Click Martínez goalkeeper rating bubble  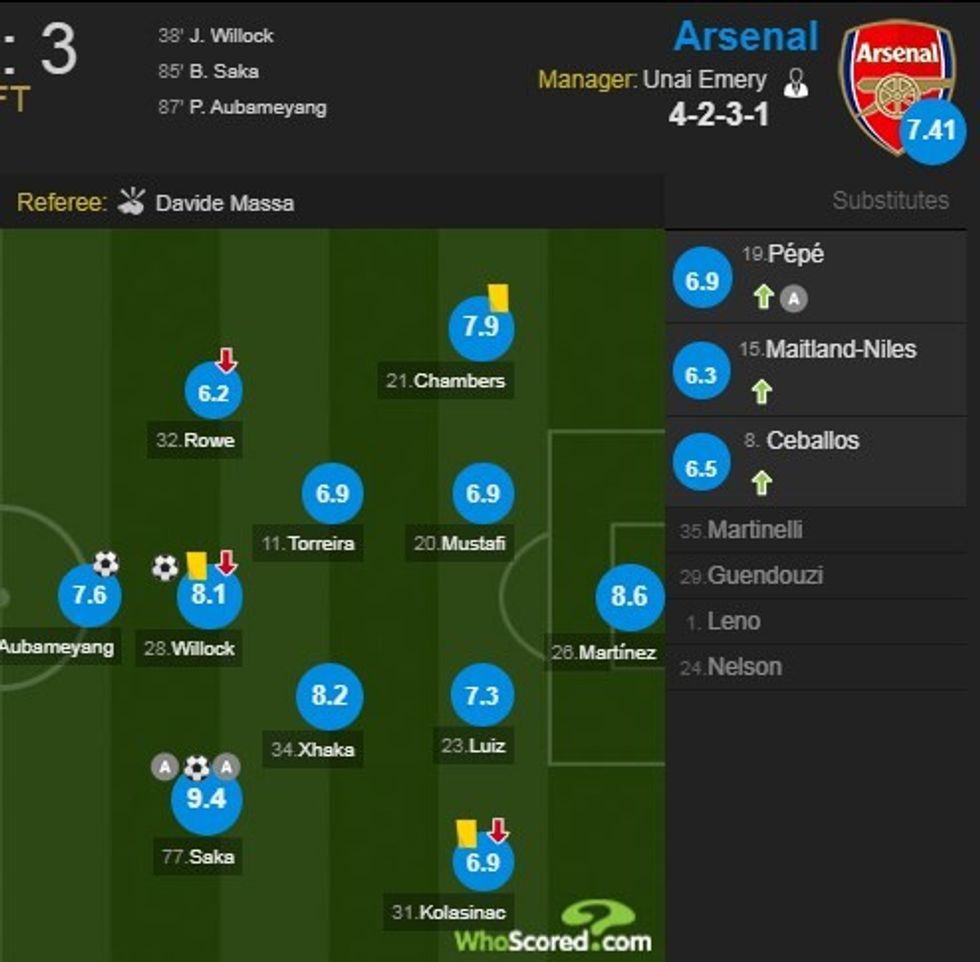point(629,597)
